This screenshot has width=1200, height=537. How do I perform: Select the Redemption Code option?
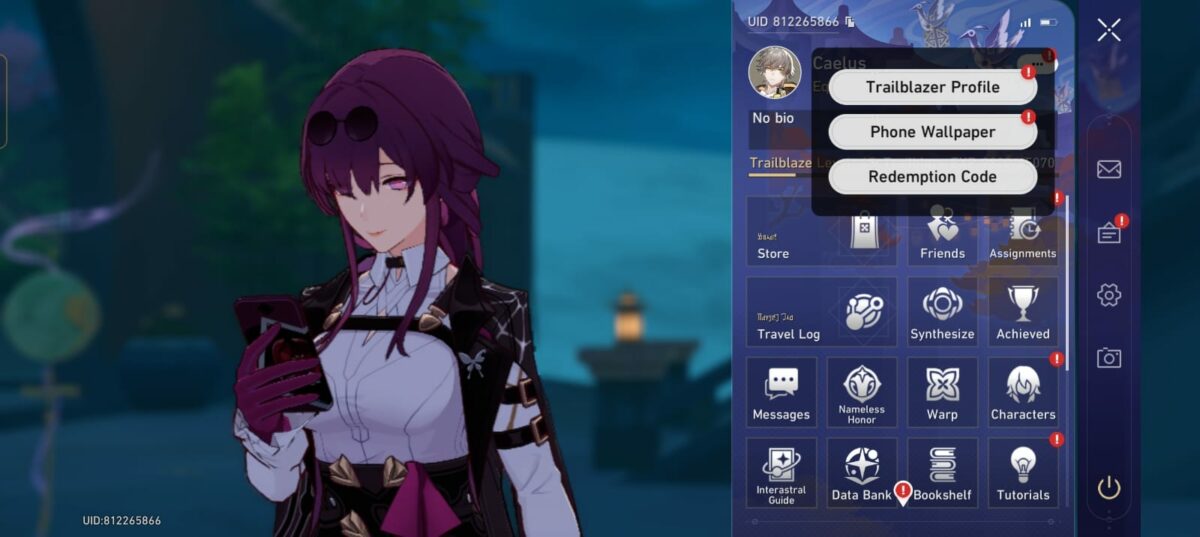pos(932,177)
